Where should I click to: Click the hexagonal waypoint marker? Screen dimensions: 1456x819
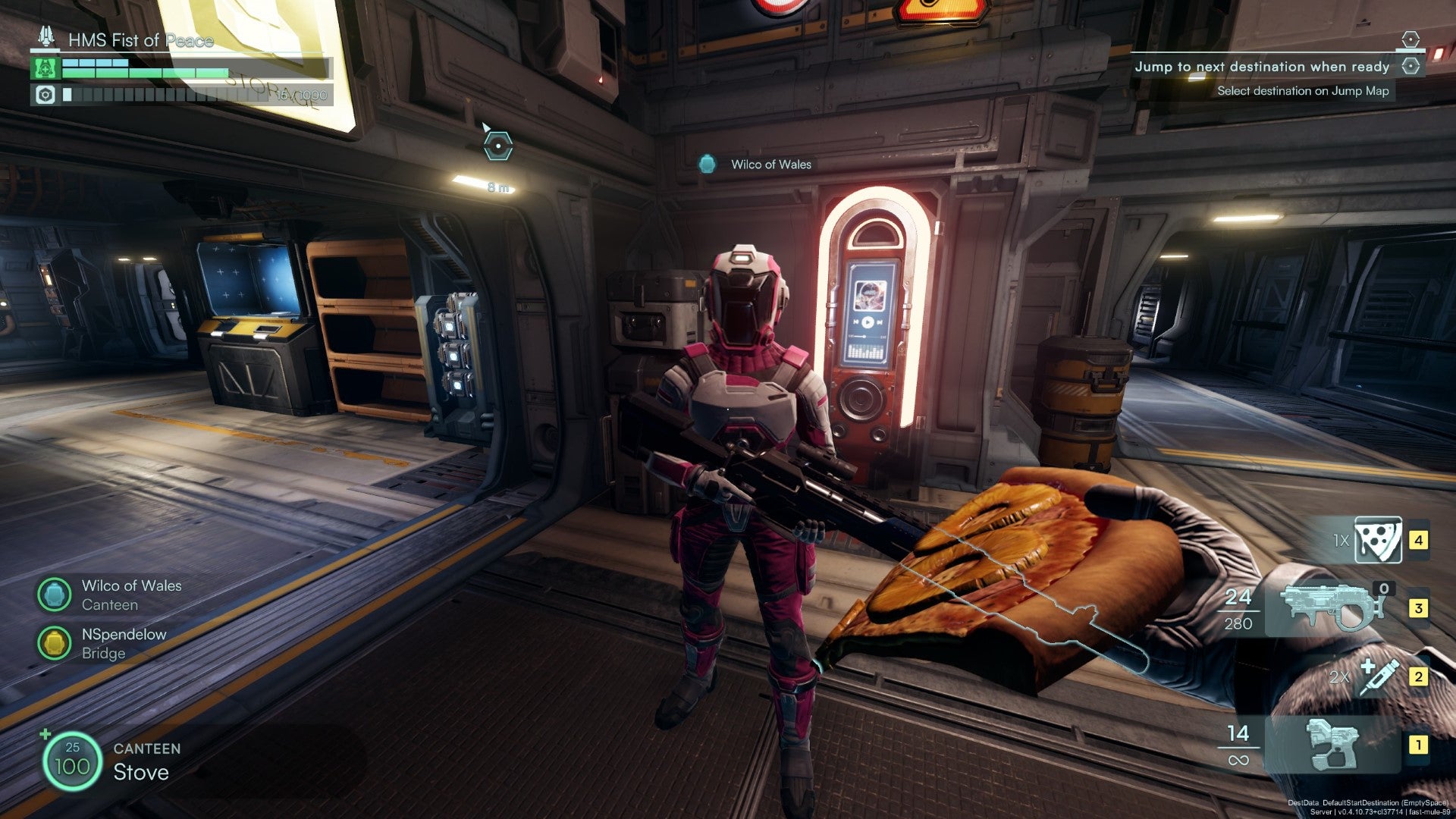498,145
